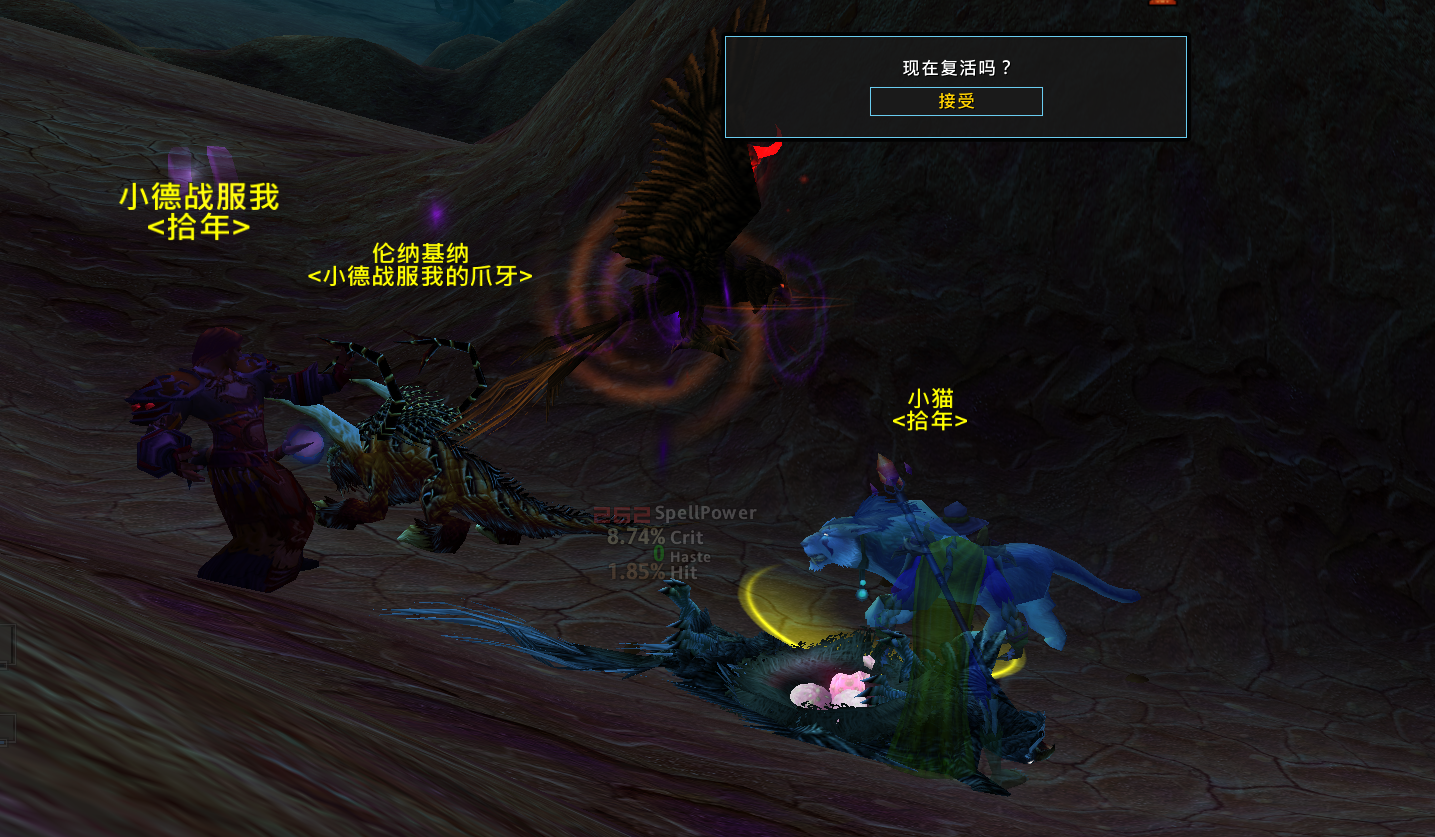Select the nameplate labeled 小德战服我
This screenshot has width=1435, height=837.
pyautogui.click(x=198, y=198)
